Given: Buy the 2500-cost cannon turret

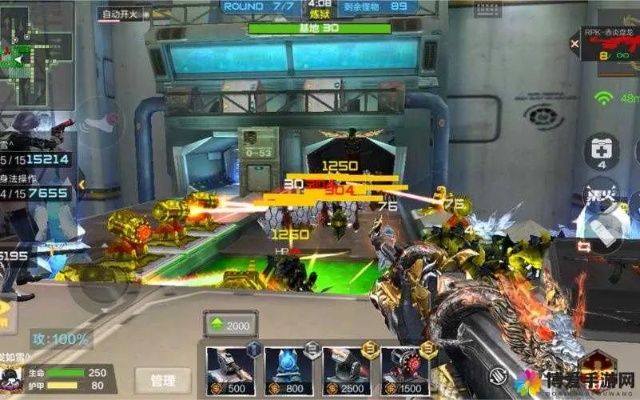Looking at the screenshot, I should tap(346, 371).
